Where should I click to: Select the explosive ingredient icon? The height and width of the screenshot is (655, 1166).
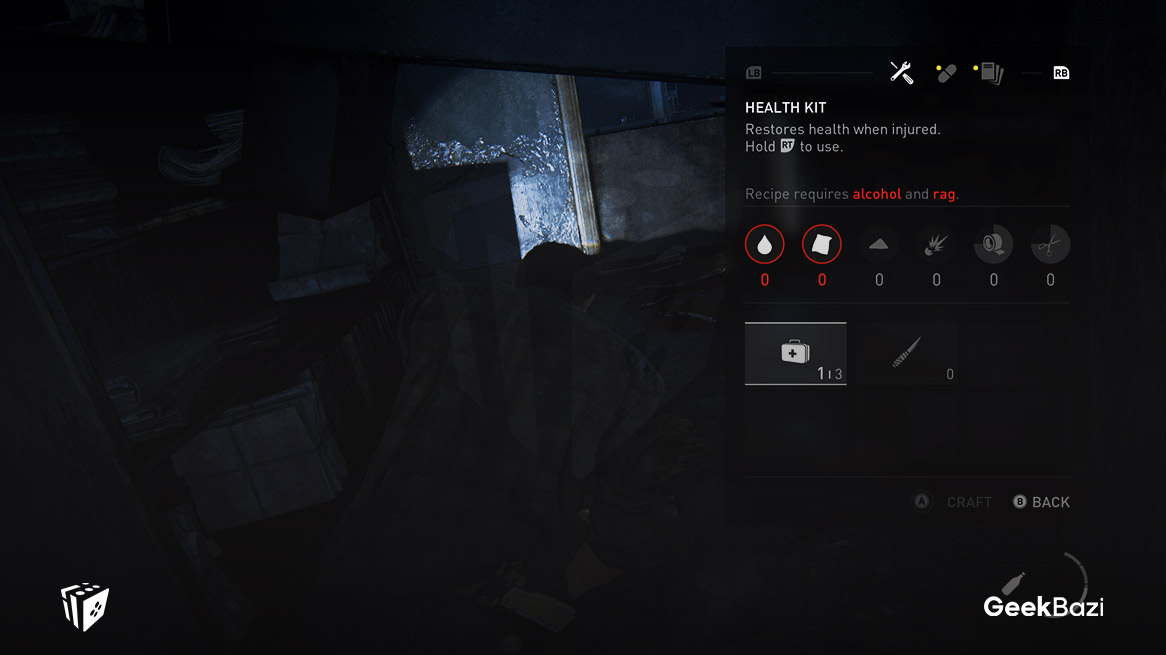click(x=936, y=245)
